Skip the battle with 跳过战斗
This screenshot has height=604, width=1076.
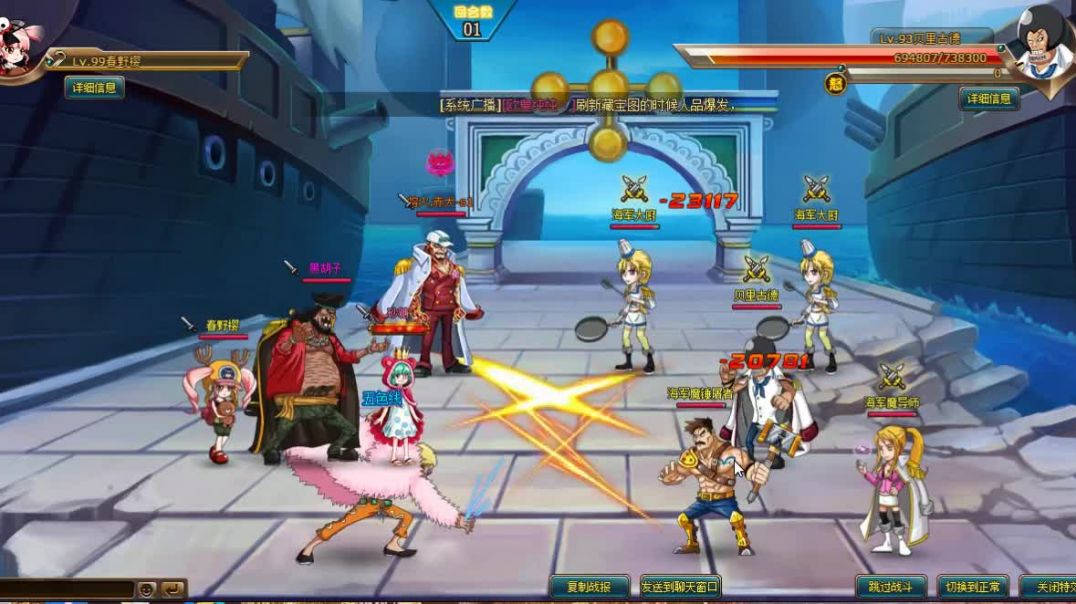click(890, 587)
